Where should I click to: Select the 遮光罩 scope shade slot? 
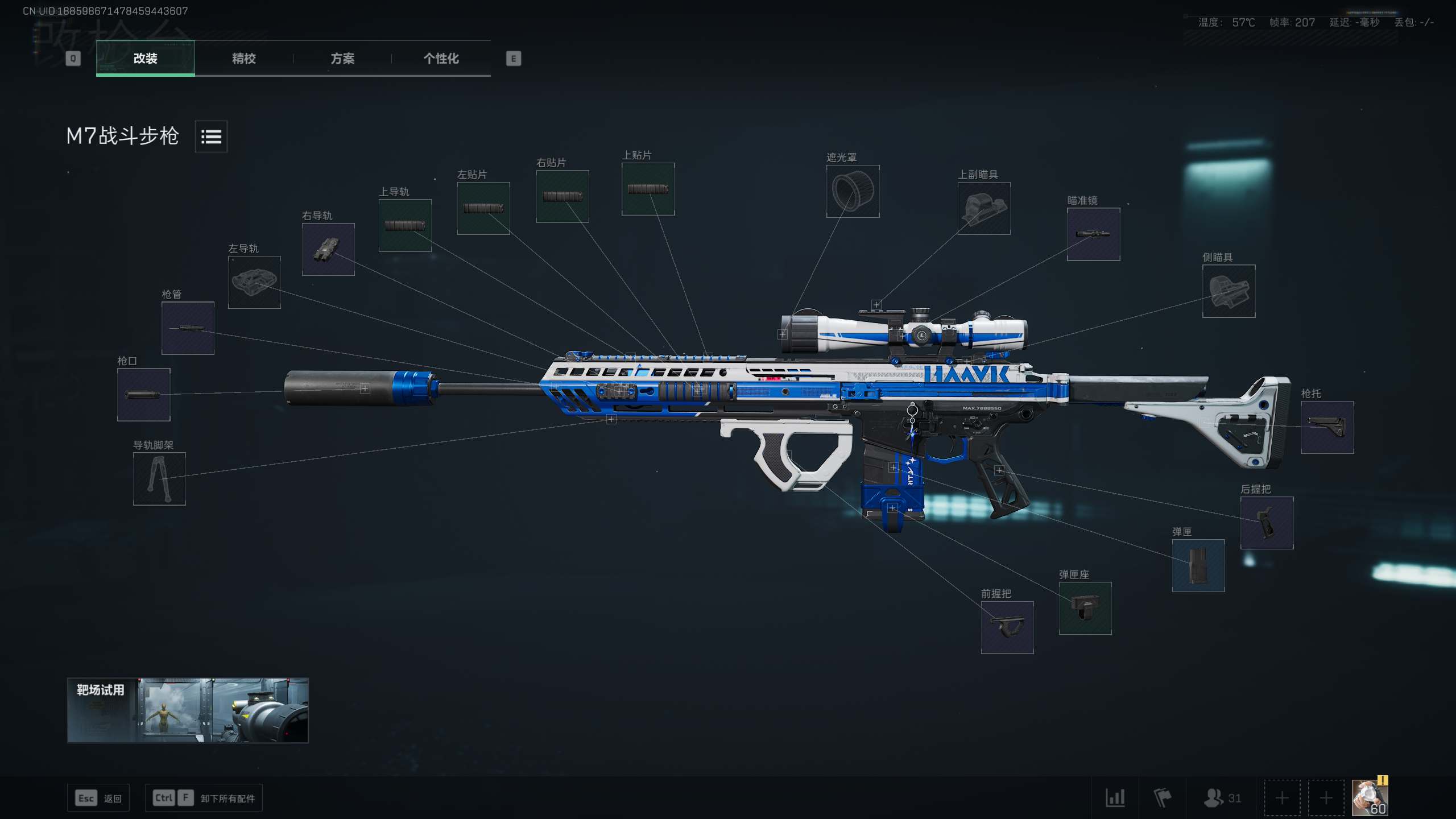(853, 192)
